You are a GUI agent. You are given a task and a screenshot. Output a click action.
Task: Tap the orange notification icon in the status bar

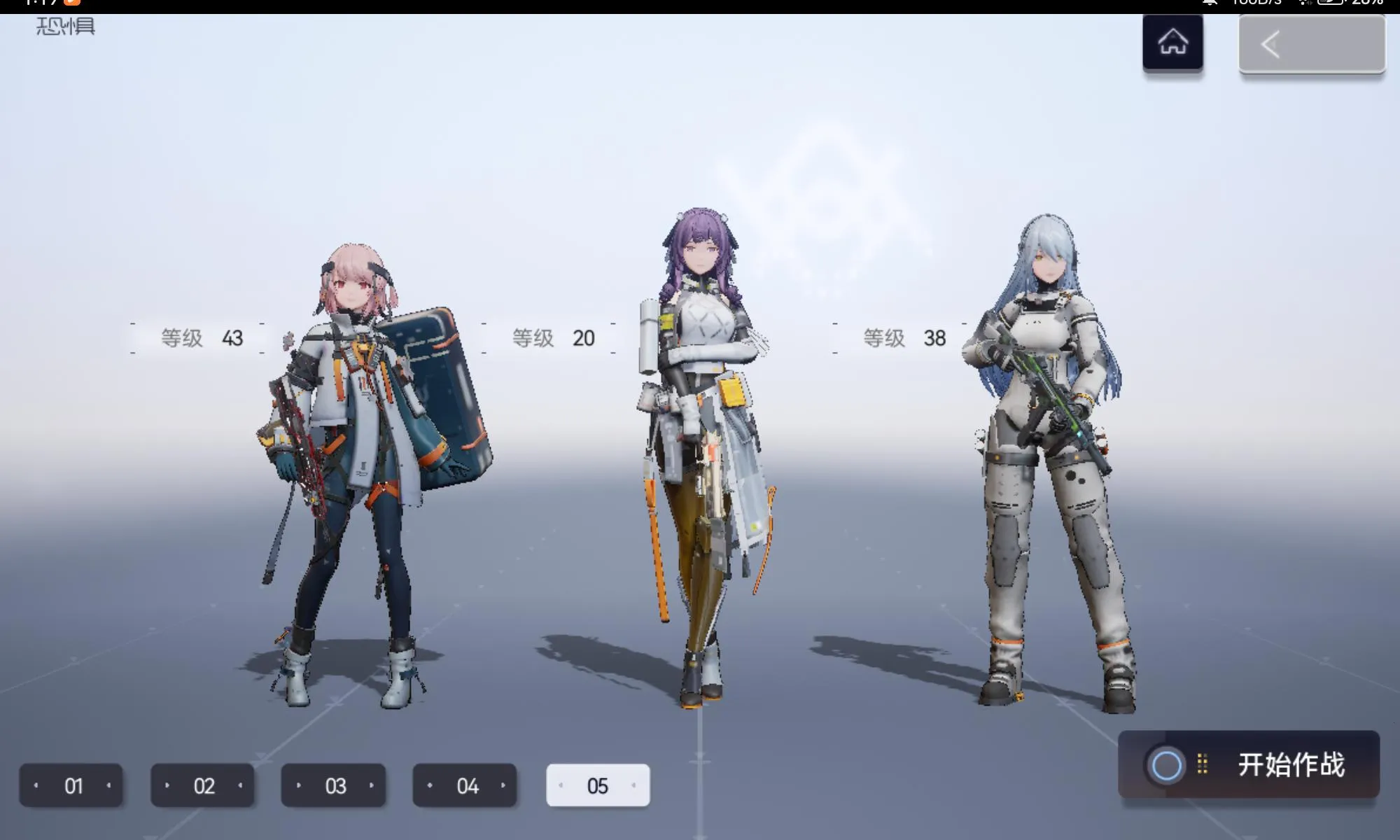72,4
